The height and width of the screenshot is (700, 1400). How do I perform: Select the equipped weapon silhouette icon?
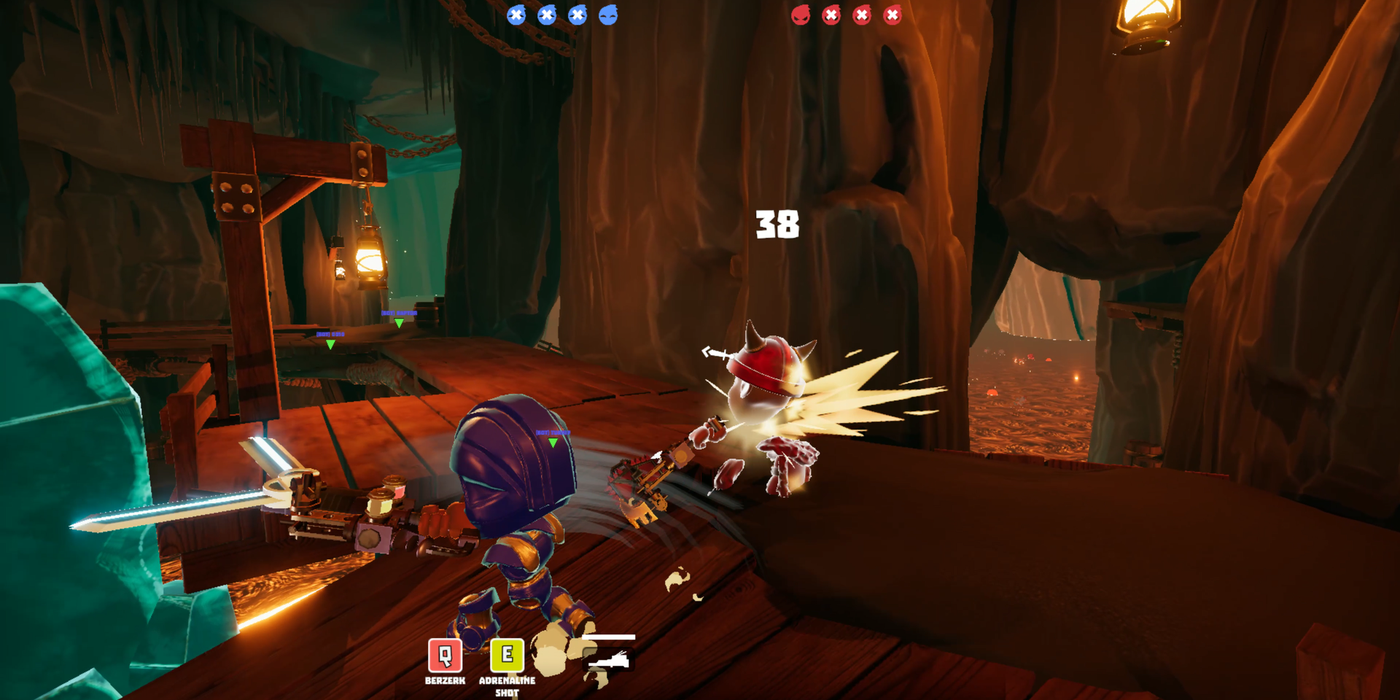(x=609, y=659)
